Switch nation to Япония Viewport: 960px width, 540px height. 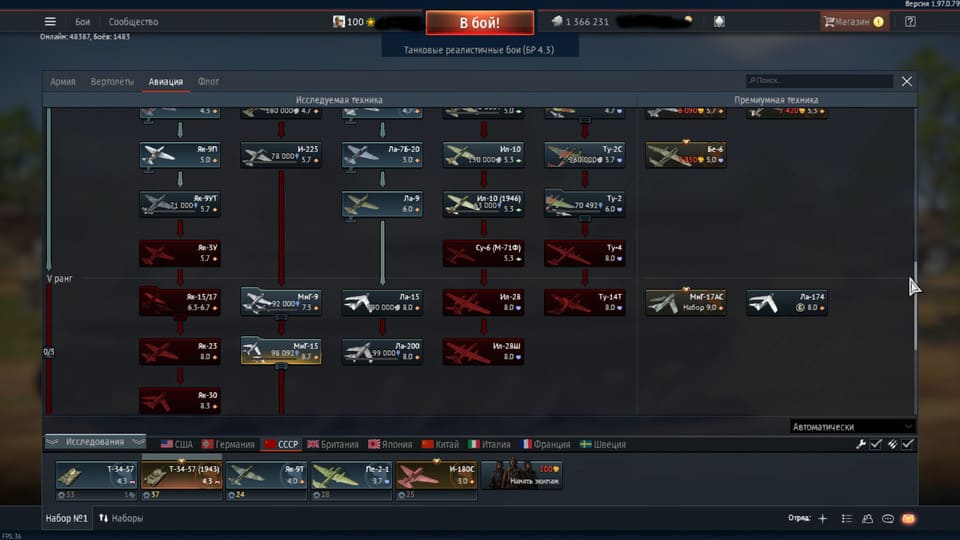point(389,444)
